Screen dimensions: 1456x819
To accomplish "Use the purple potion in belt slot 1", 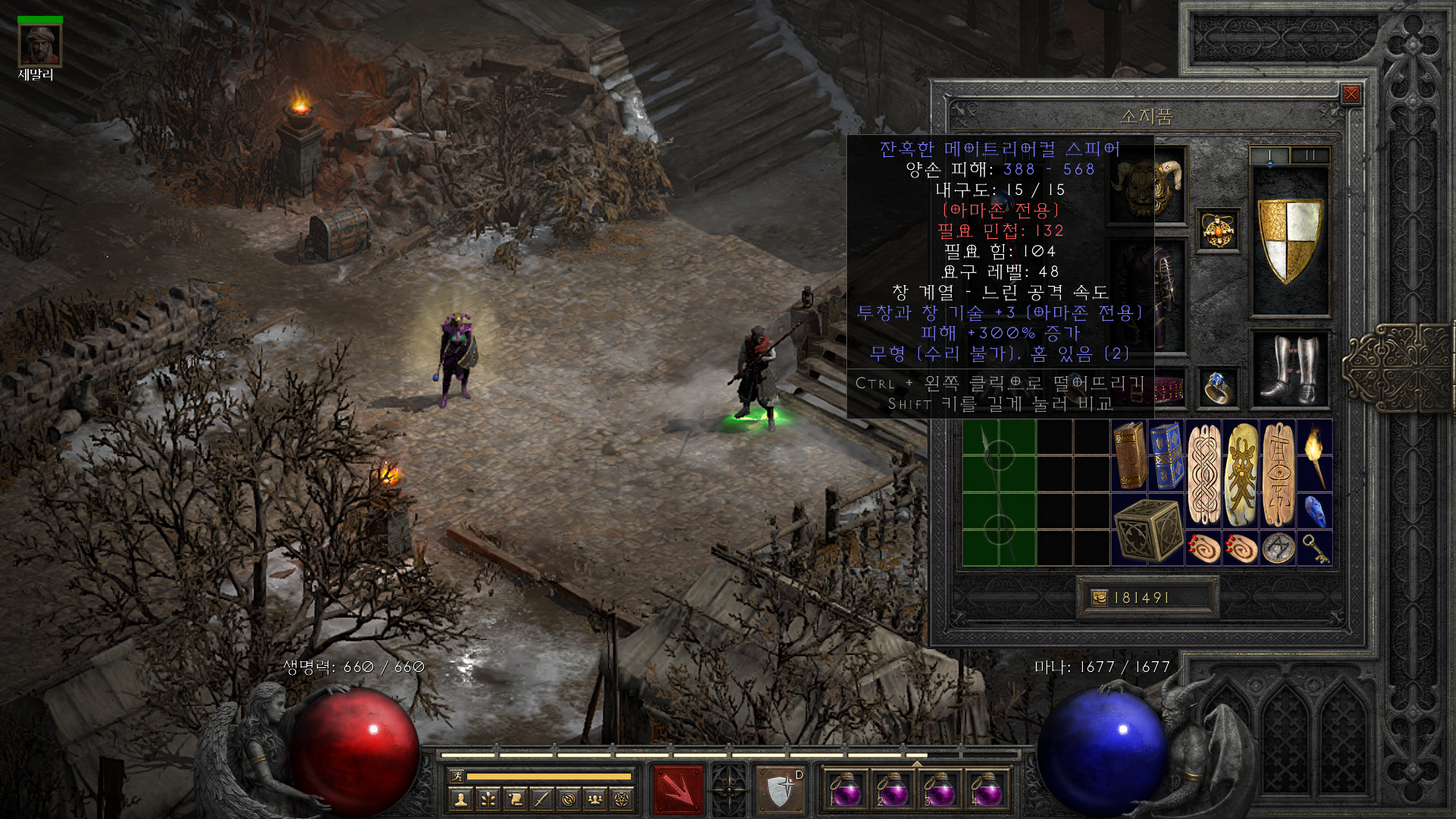I will point(845,789).
